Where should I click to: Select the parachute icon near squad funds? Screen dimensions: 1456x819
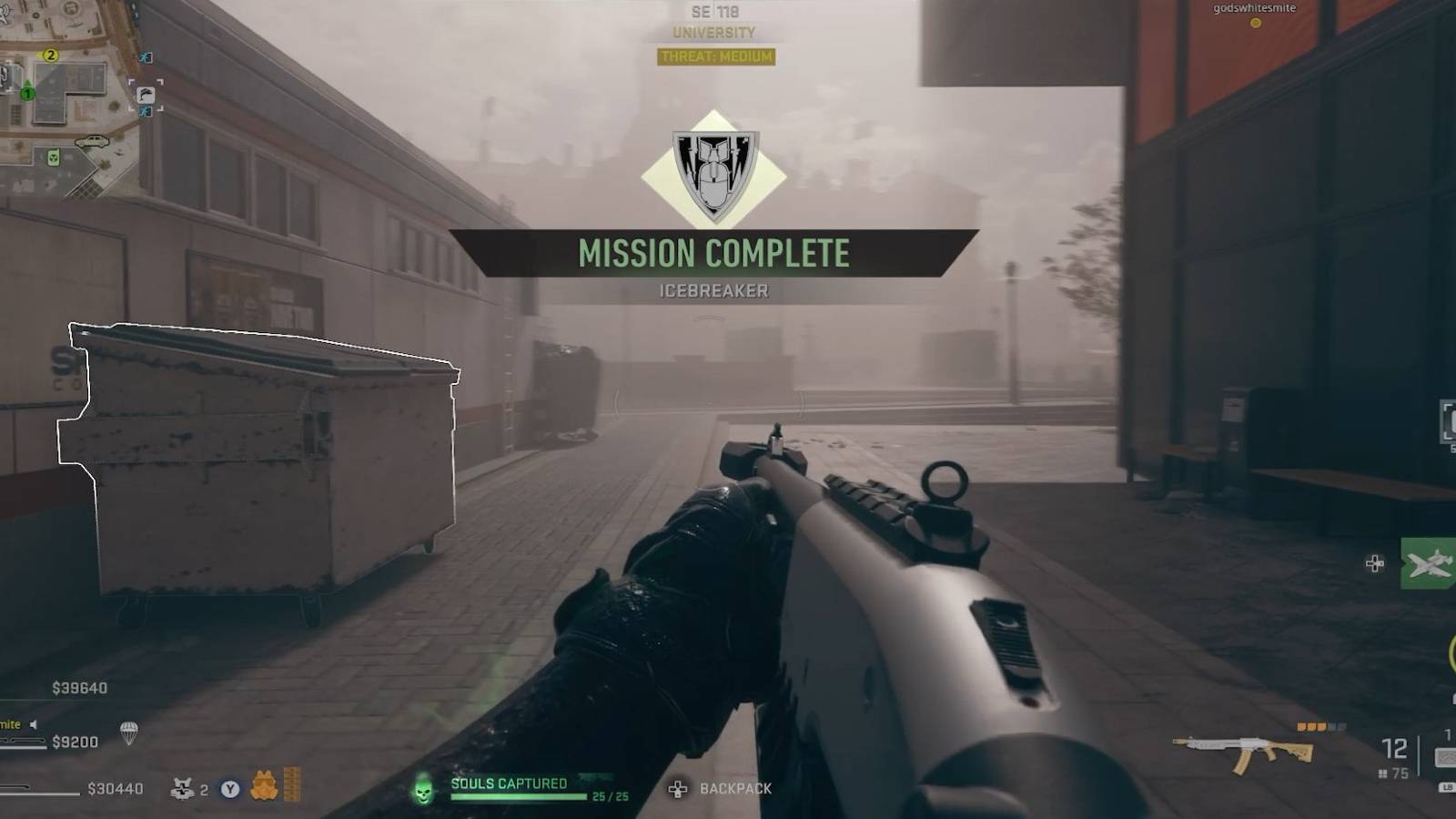click(x=129, y=734)
